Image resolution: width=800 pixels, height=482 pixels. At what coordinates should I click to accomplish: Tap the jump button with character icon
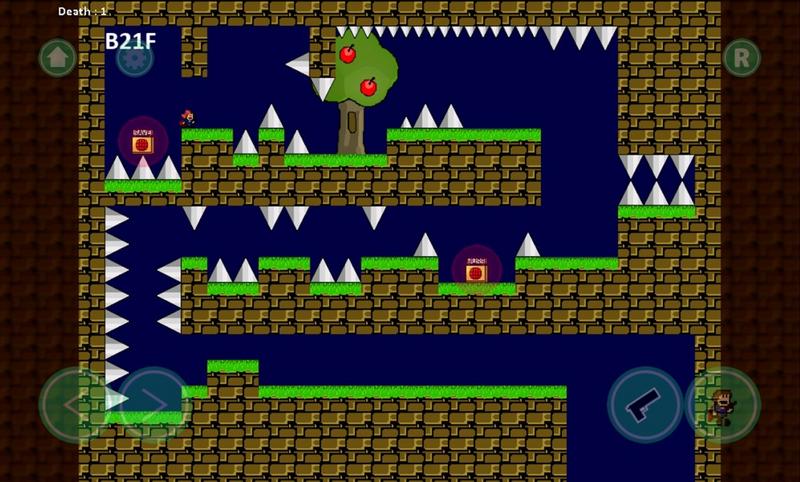click(x=722, y=405)
